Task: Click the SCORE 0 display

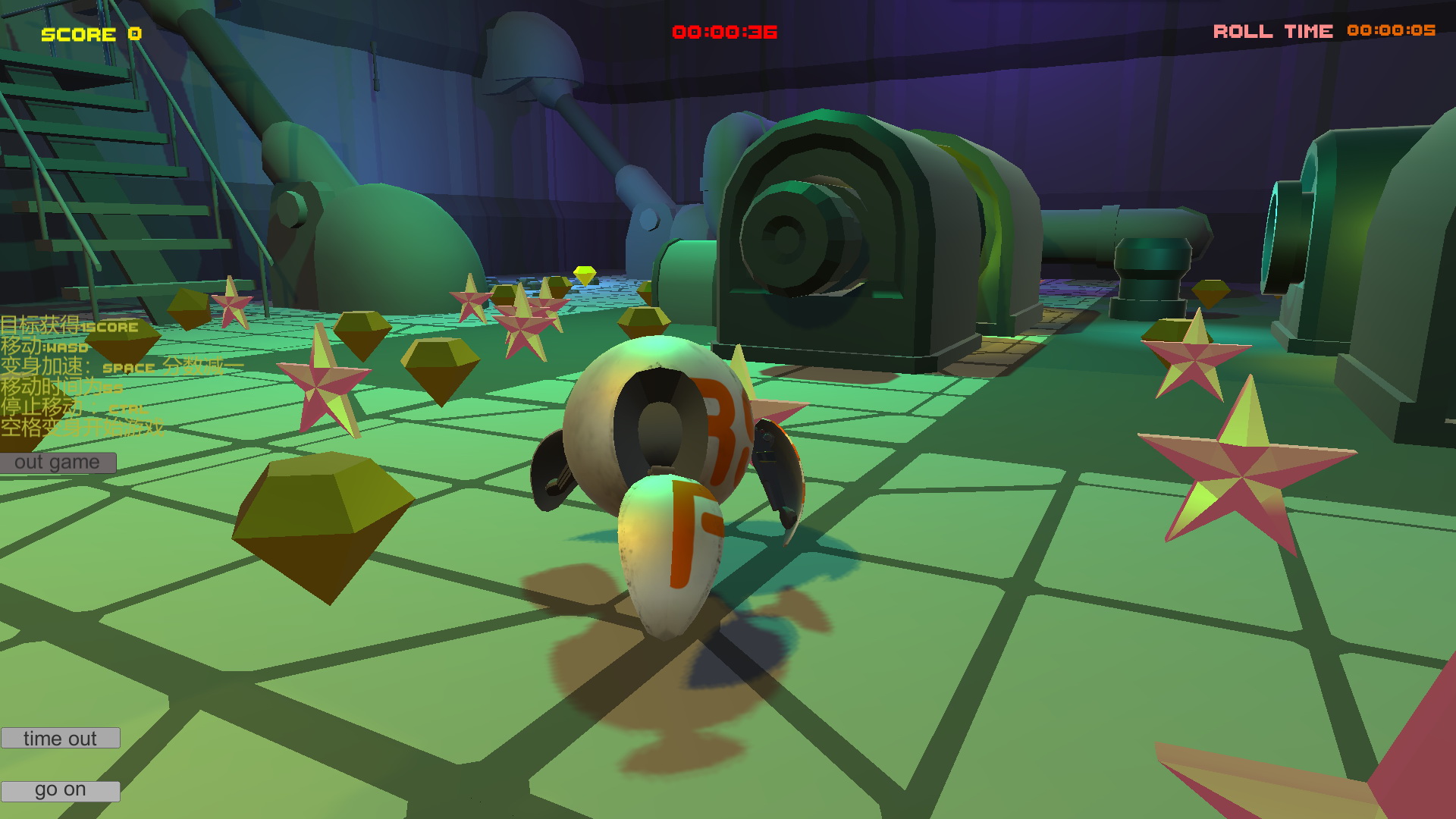Action: point(89,34)
